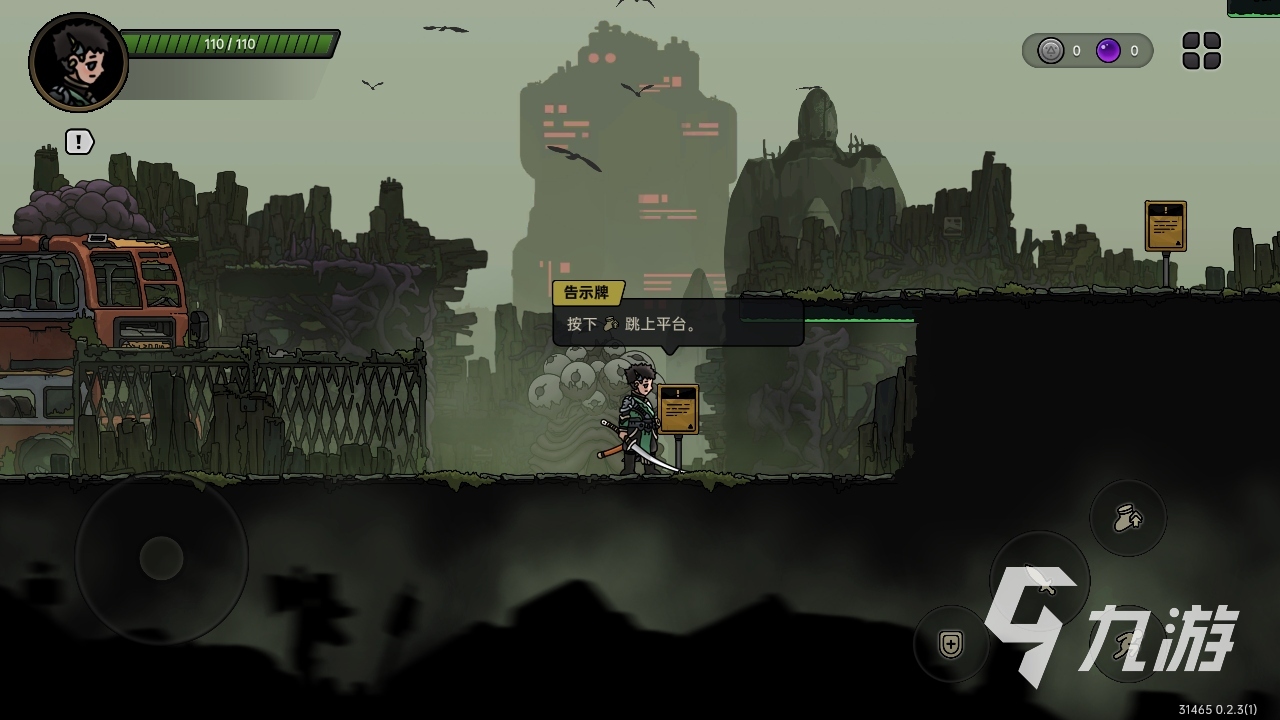Activate the shield block button

(951, 644)
